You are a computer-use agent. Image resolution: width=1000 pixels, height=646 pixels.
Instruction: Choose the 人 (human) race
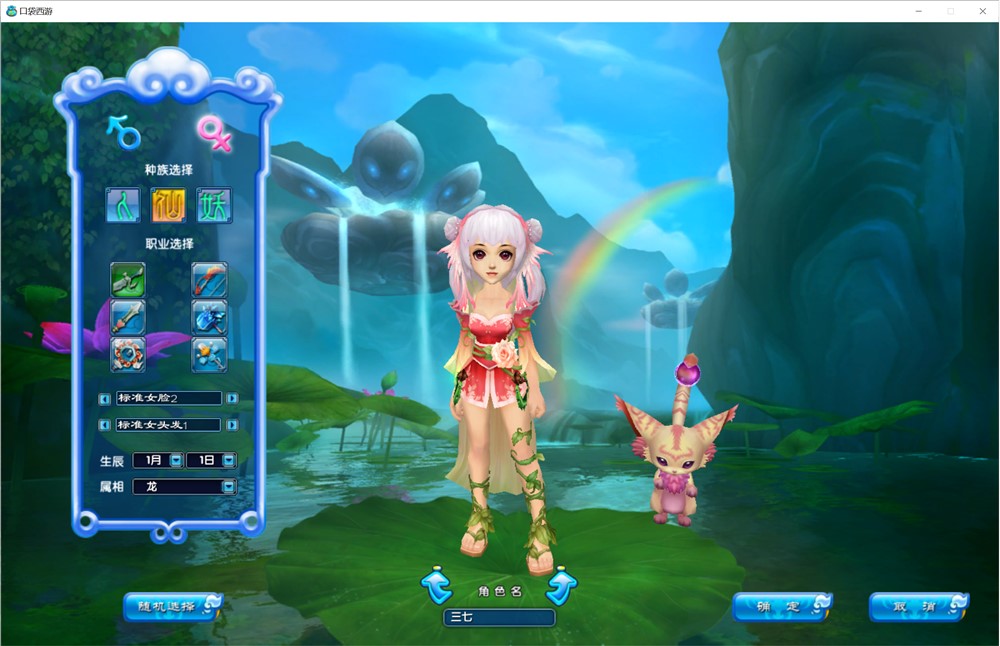pyautogui.click(x=125, y=205)
